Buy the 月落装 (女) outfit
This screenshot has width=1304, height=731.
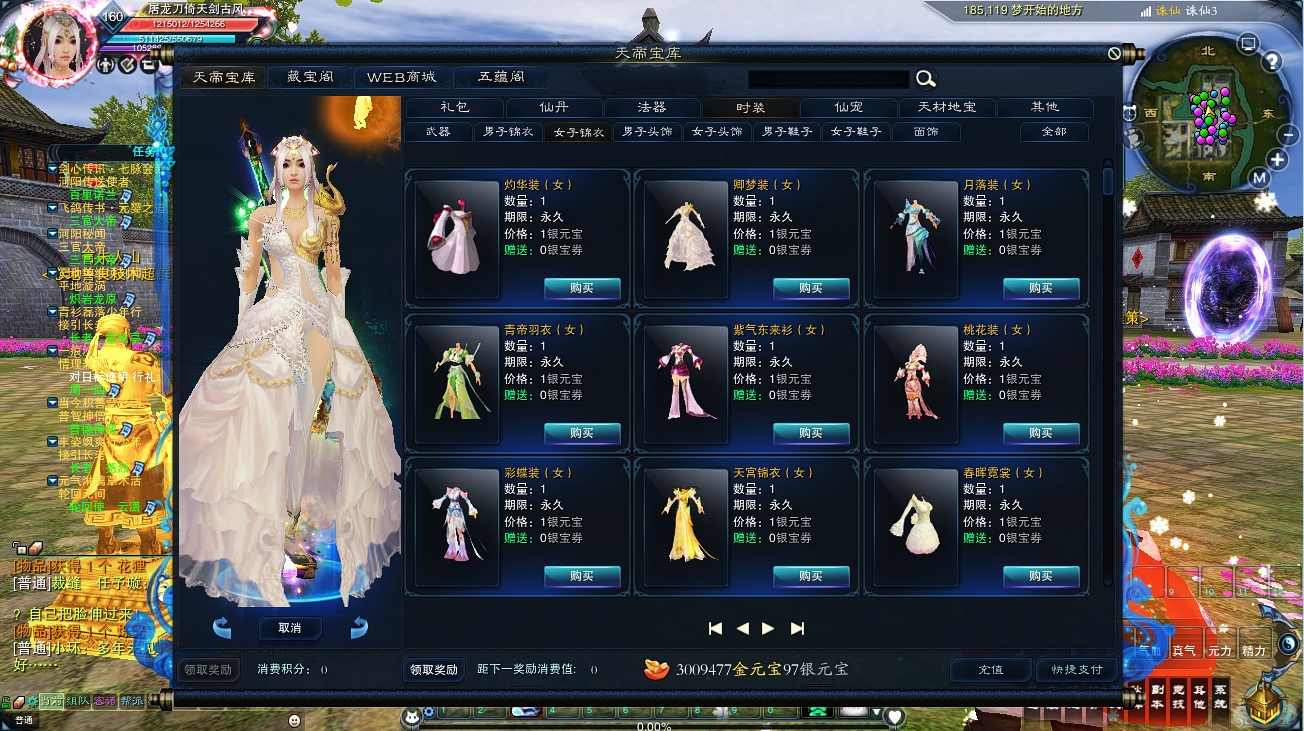tap(1041, 288)
